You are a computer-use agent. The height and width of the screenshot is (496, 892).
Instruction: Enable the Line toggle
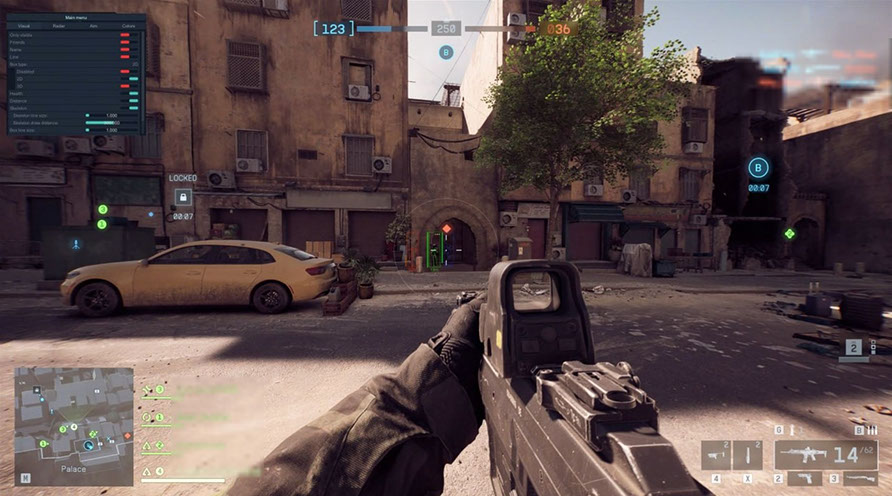point(126,57)
